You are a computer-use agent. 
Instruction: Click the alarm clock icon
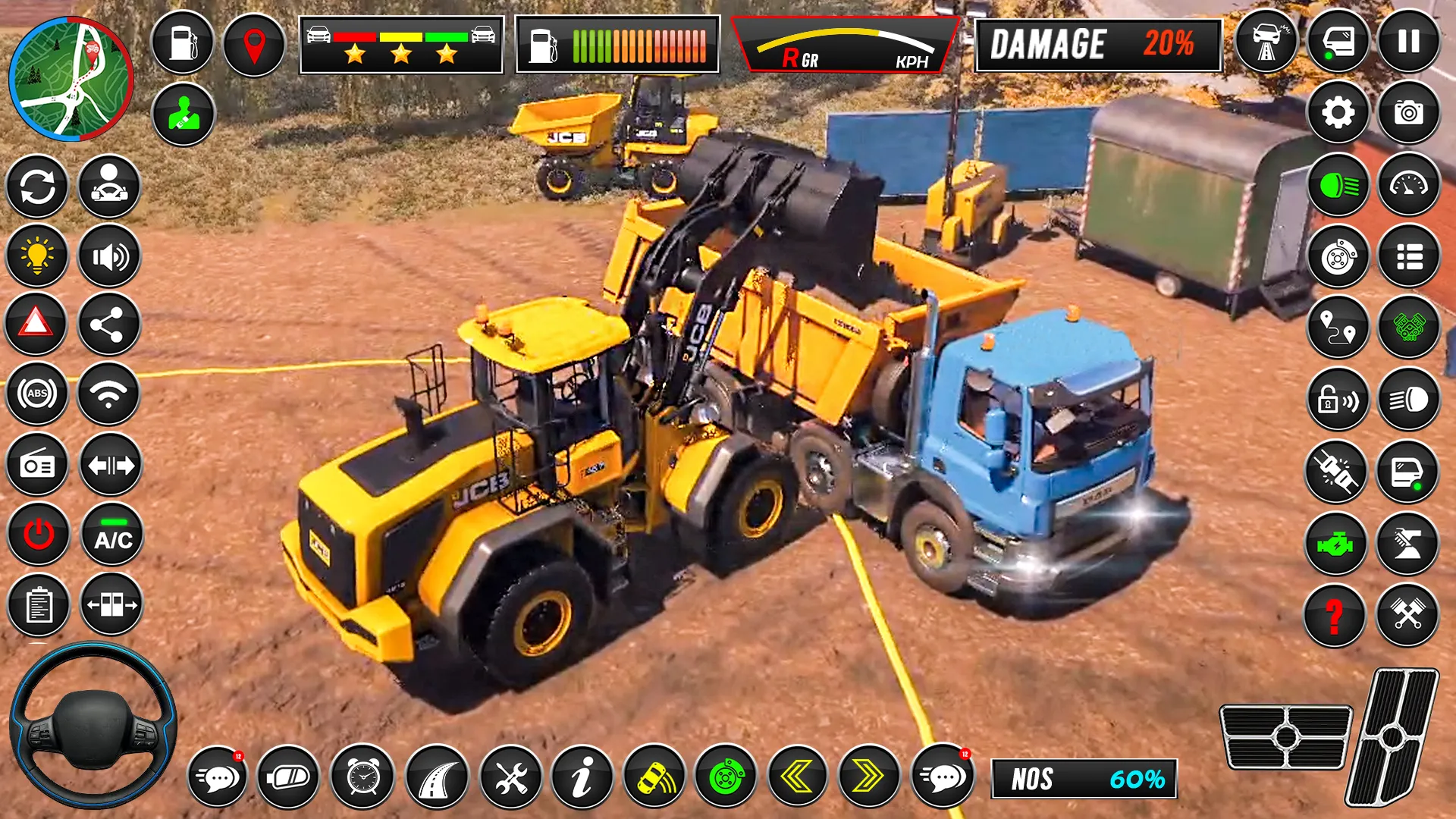[362, 777]
